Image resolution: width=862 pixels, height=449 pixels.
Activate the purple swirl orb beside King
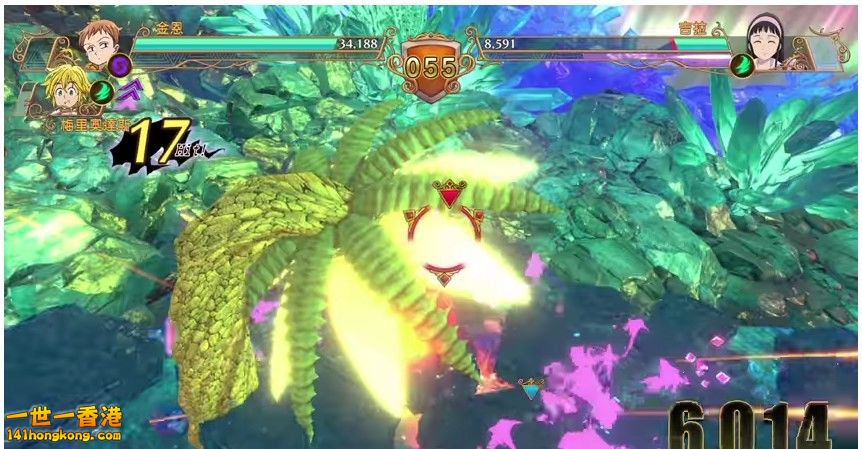coord(121,66)
